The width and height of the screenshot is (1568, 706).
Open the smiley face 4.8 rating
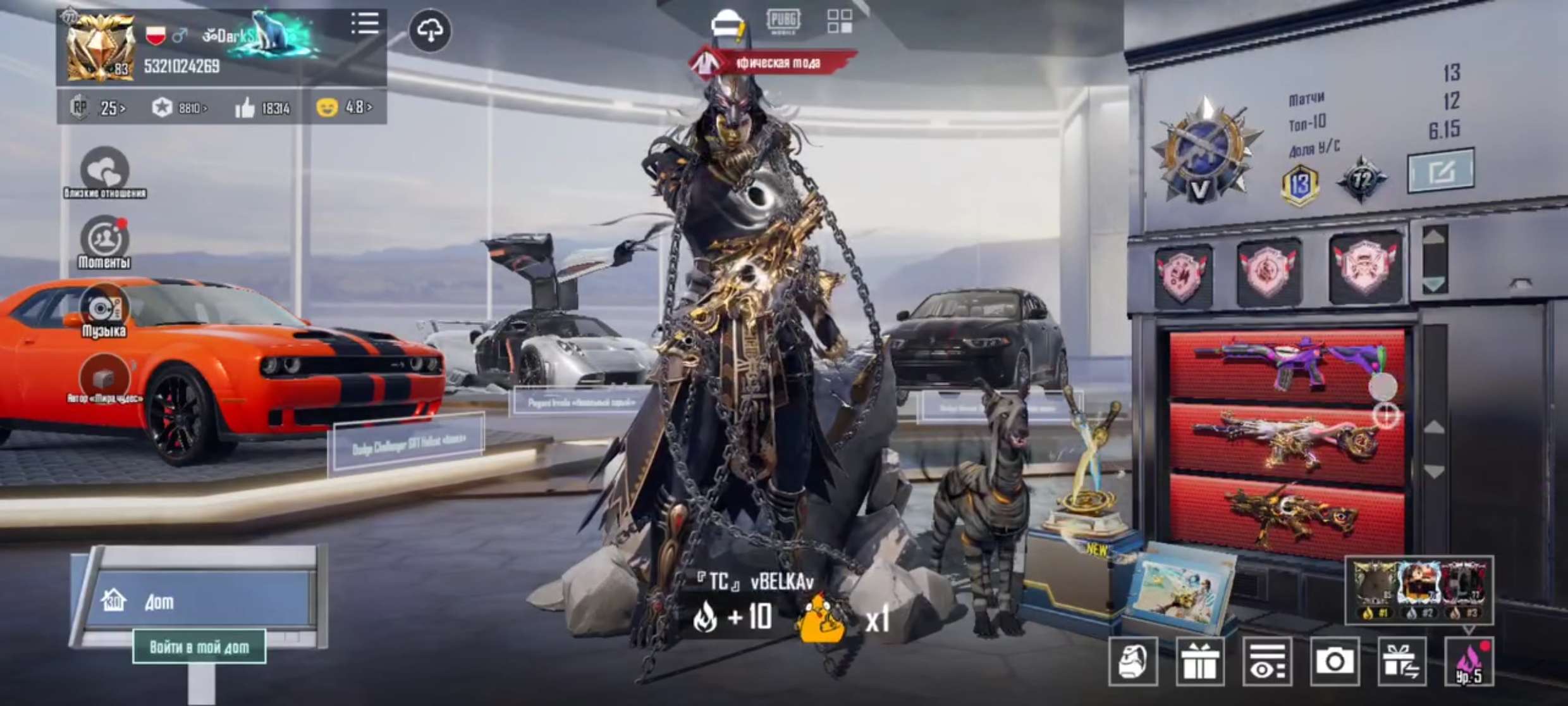point(345,108)
